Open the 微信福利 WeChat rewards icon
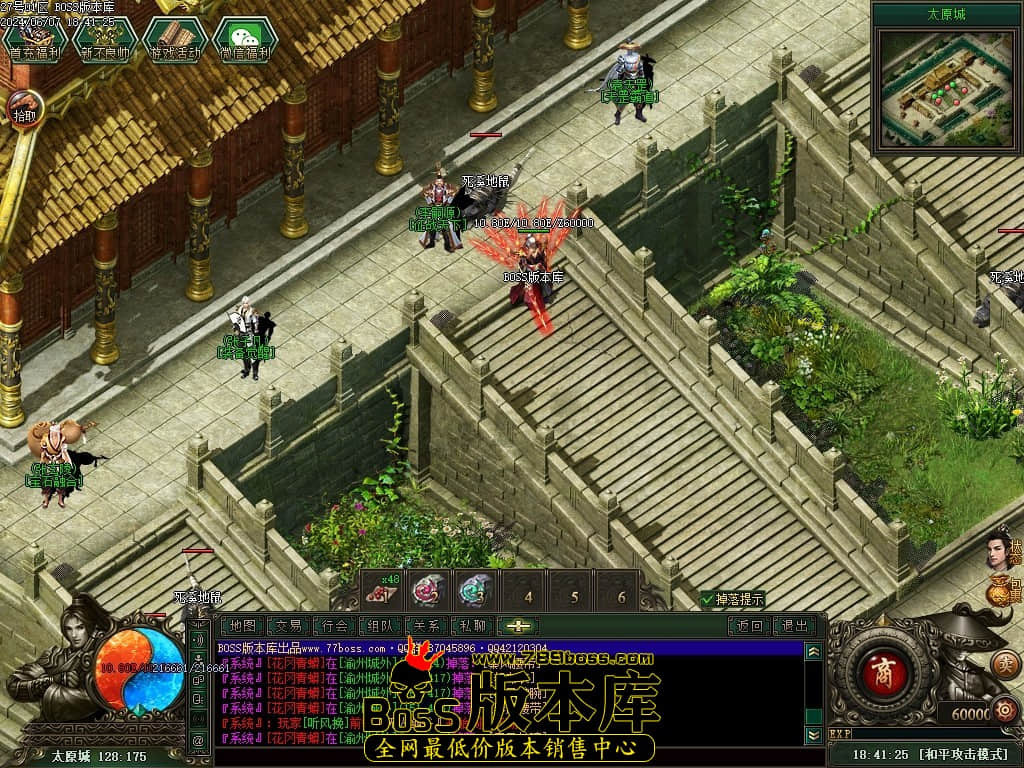1024x768 pixels. (245, 38)
